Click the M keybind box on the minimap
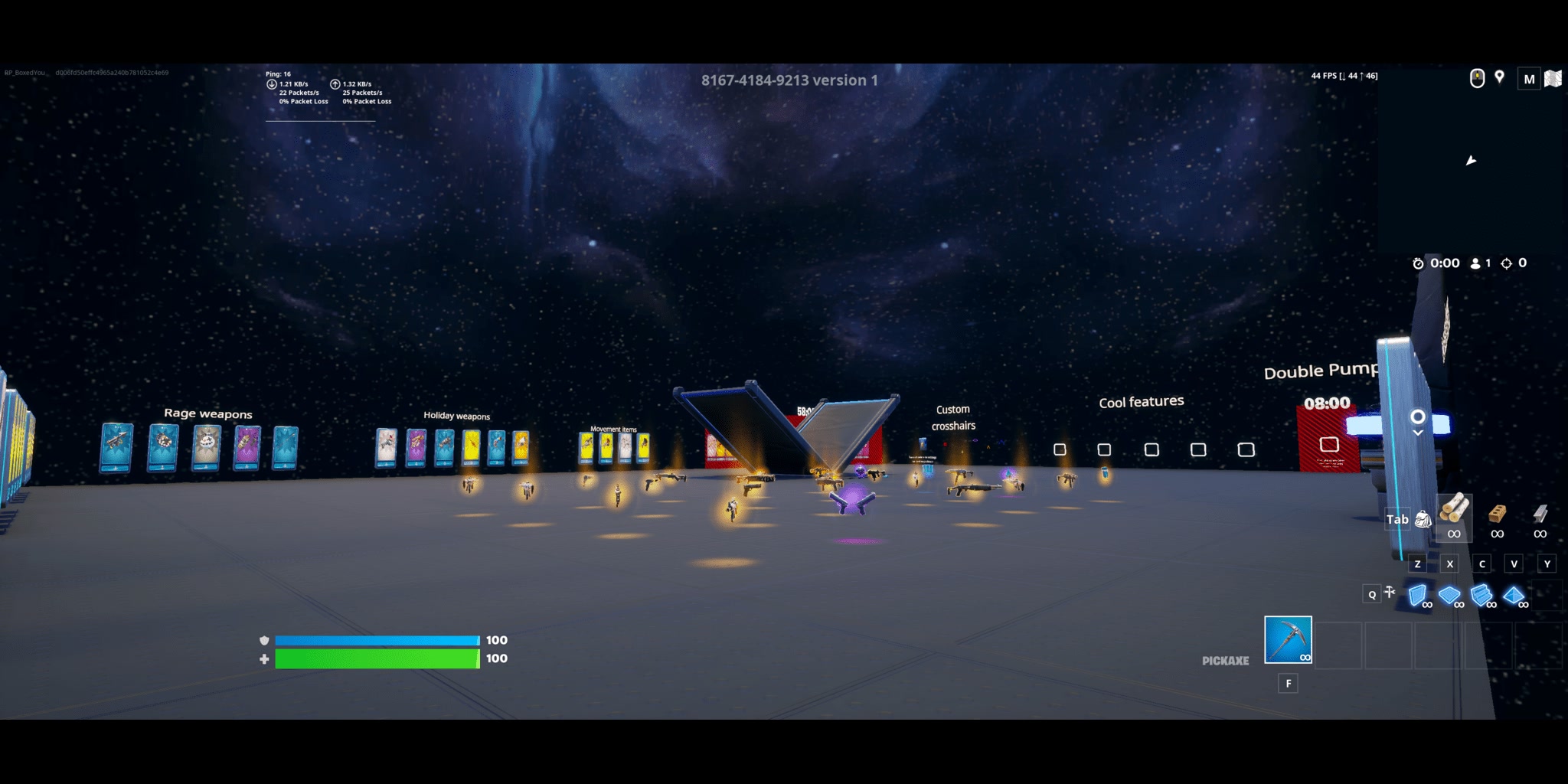The height and width of the screenshot is (784, 1568). [1529, 78]
